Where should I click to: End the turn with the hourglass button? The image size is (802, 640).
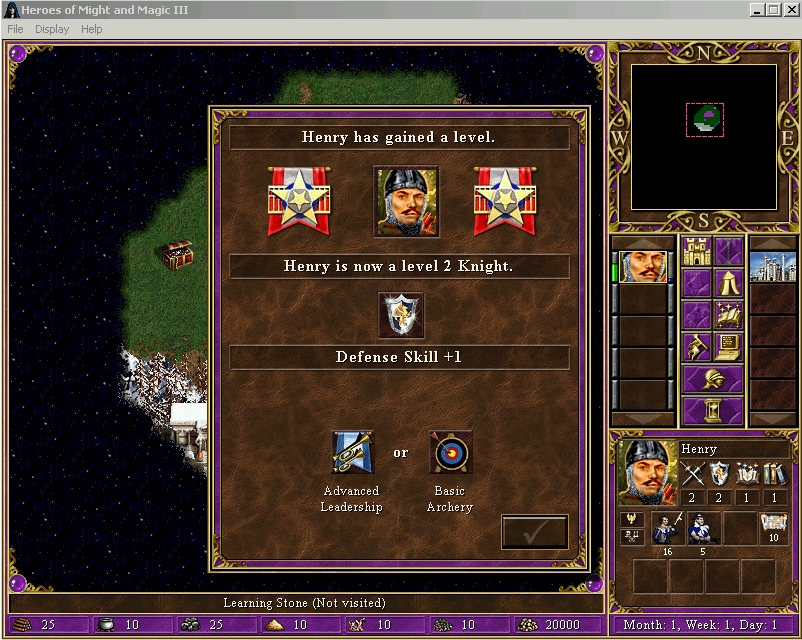coord(711,410)
